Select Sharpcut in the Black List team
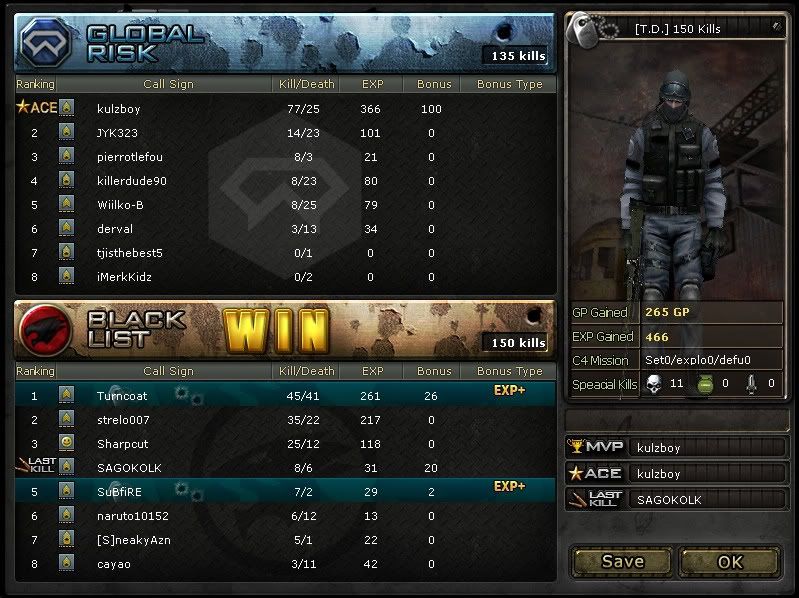Screen dimensions: 799x598 coord(122,444)
